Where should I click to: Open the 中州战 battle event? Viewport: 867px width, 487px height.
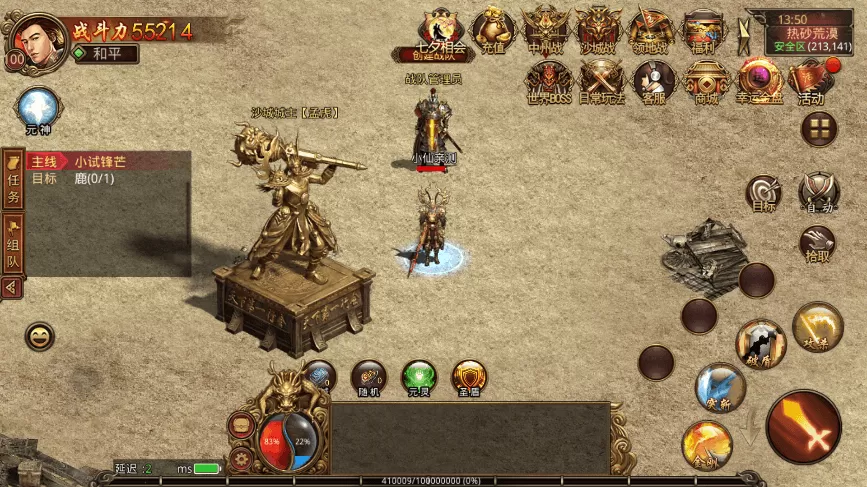(546, 28)
